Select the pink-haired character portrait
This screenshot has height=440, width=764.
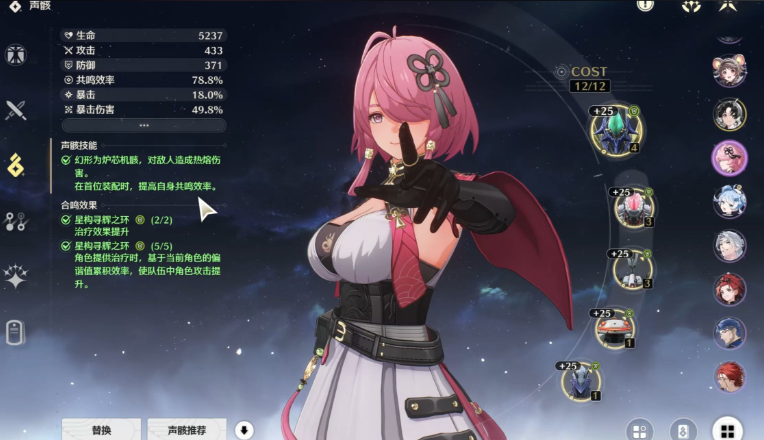pos(729,157)
